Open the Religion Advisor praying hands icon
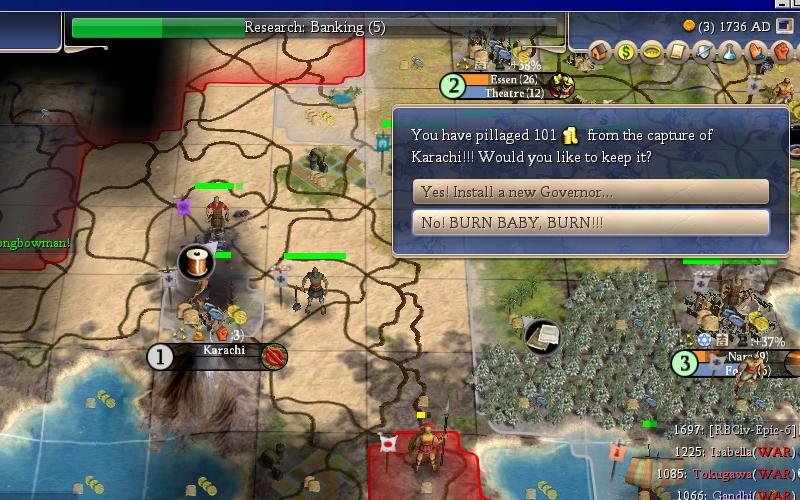Viewport: 800px width, 500px height. (756, 51)
